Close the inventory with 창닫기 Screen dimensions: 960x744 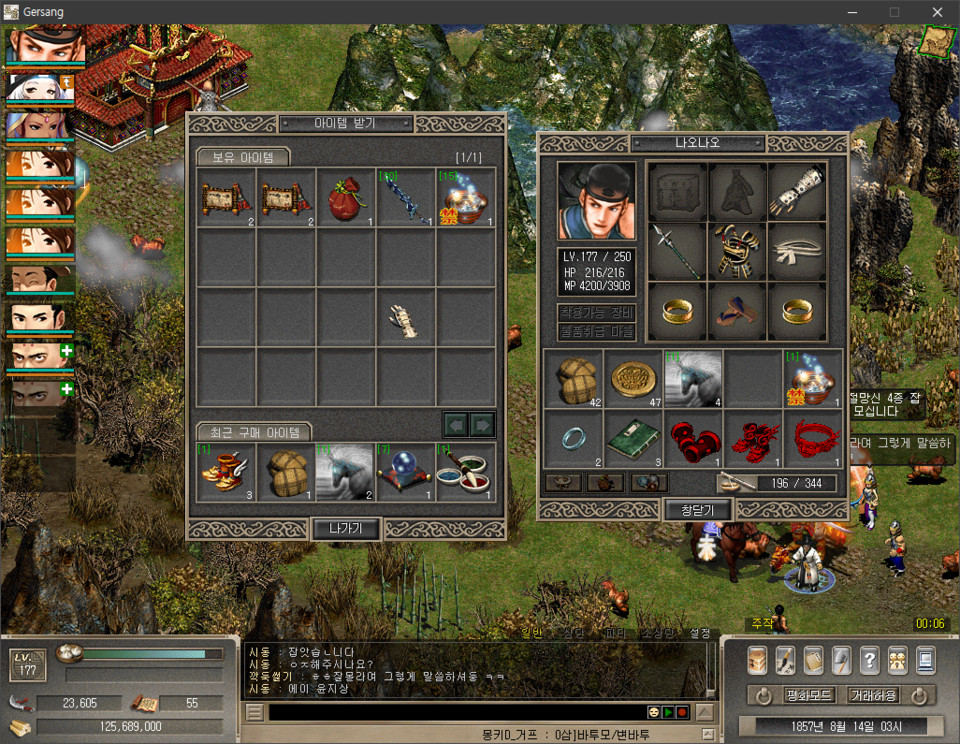[697, 510]
